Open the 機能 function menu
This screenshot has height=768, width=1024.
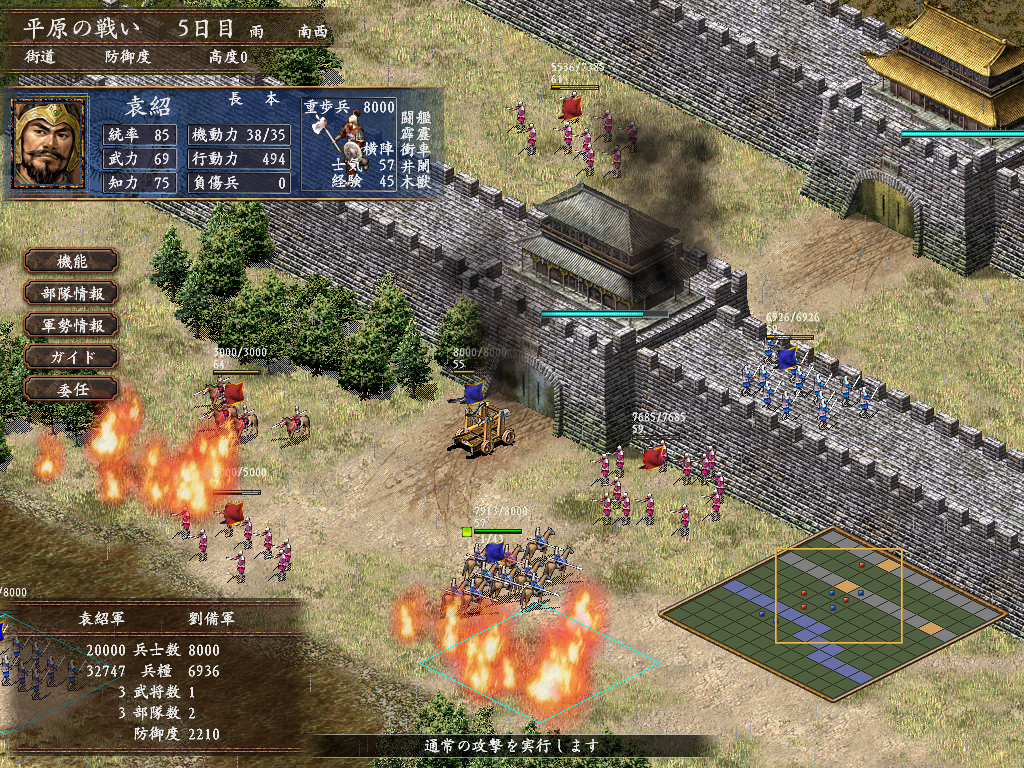71,261
